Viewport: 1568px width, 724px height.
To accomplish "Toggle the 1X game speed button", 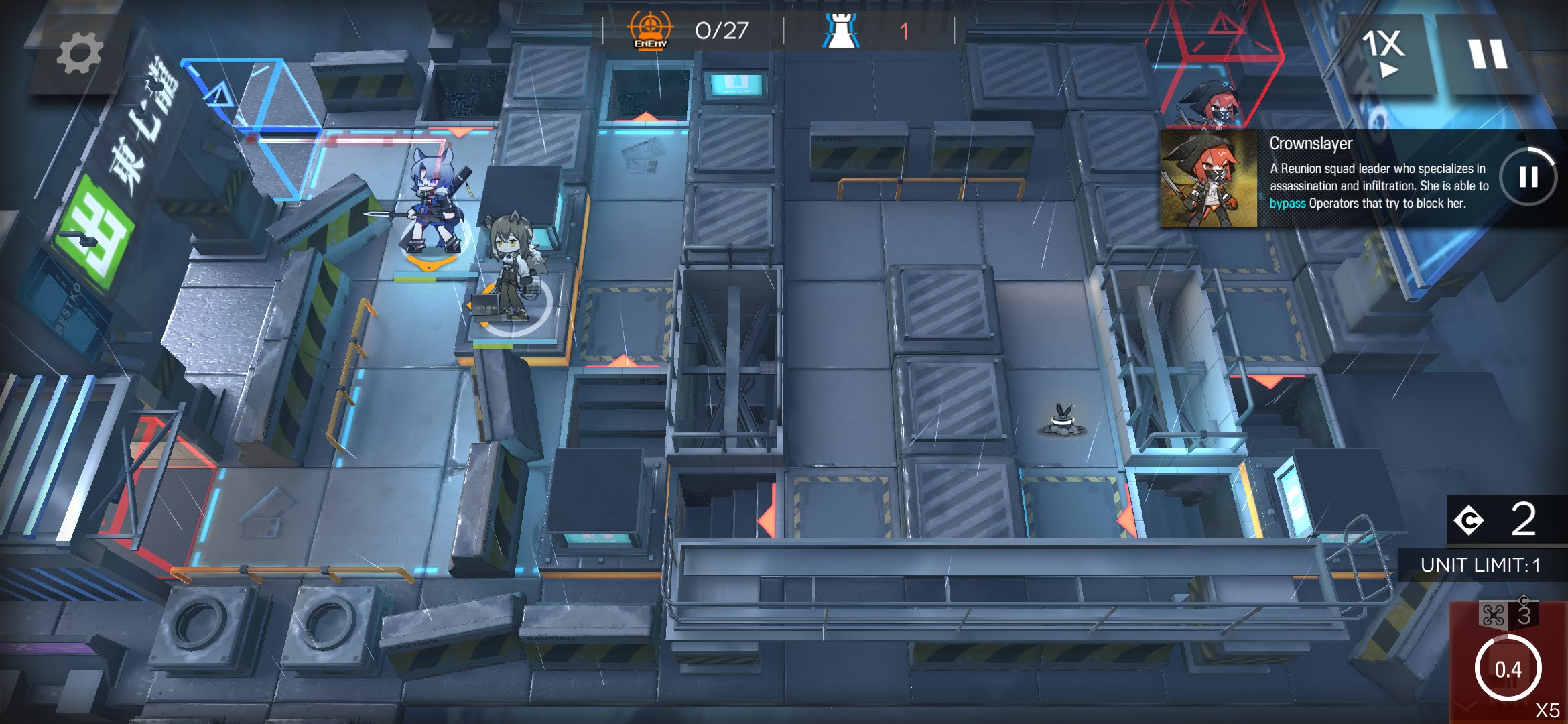I will (x=1383, y=52).
